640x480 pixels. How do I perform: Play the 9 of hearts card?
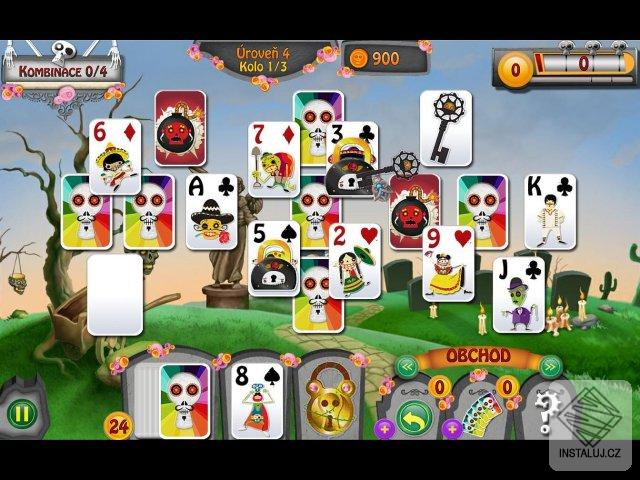click(448, 263)
